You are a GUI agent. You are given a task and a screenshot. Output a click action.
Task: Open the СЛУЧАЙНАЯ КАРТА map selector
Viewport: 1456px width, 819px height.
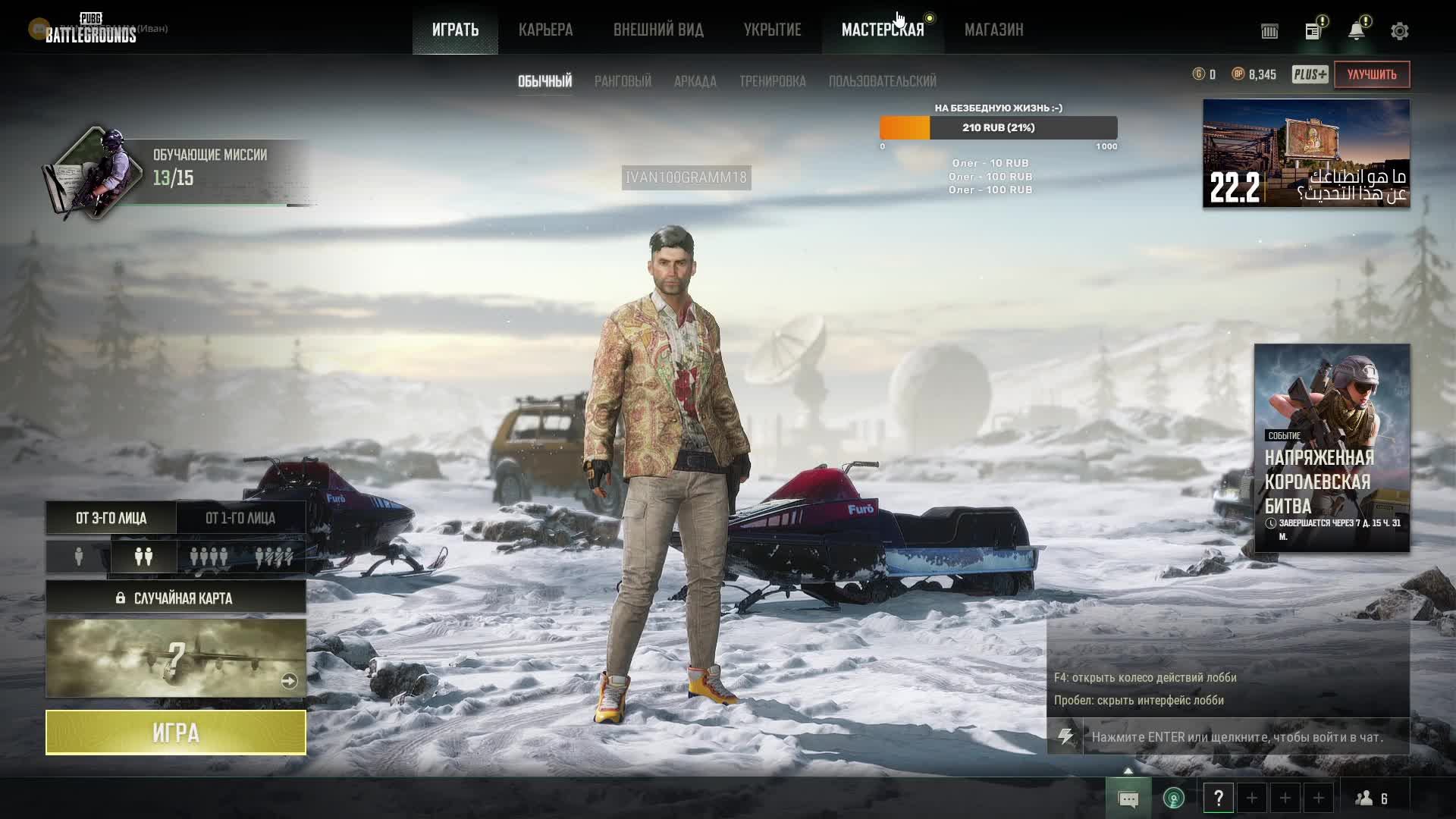(x=176, y=598)
